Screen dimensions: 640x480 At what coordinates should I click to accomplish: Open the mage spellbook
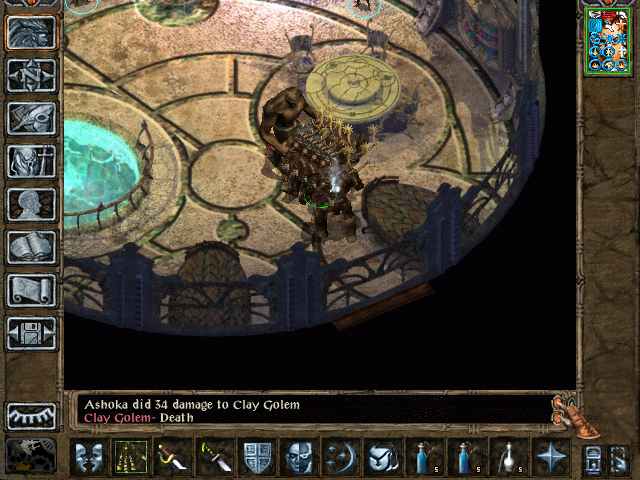click(x=31, y=247)
